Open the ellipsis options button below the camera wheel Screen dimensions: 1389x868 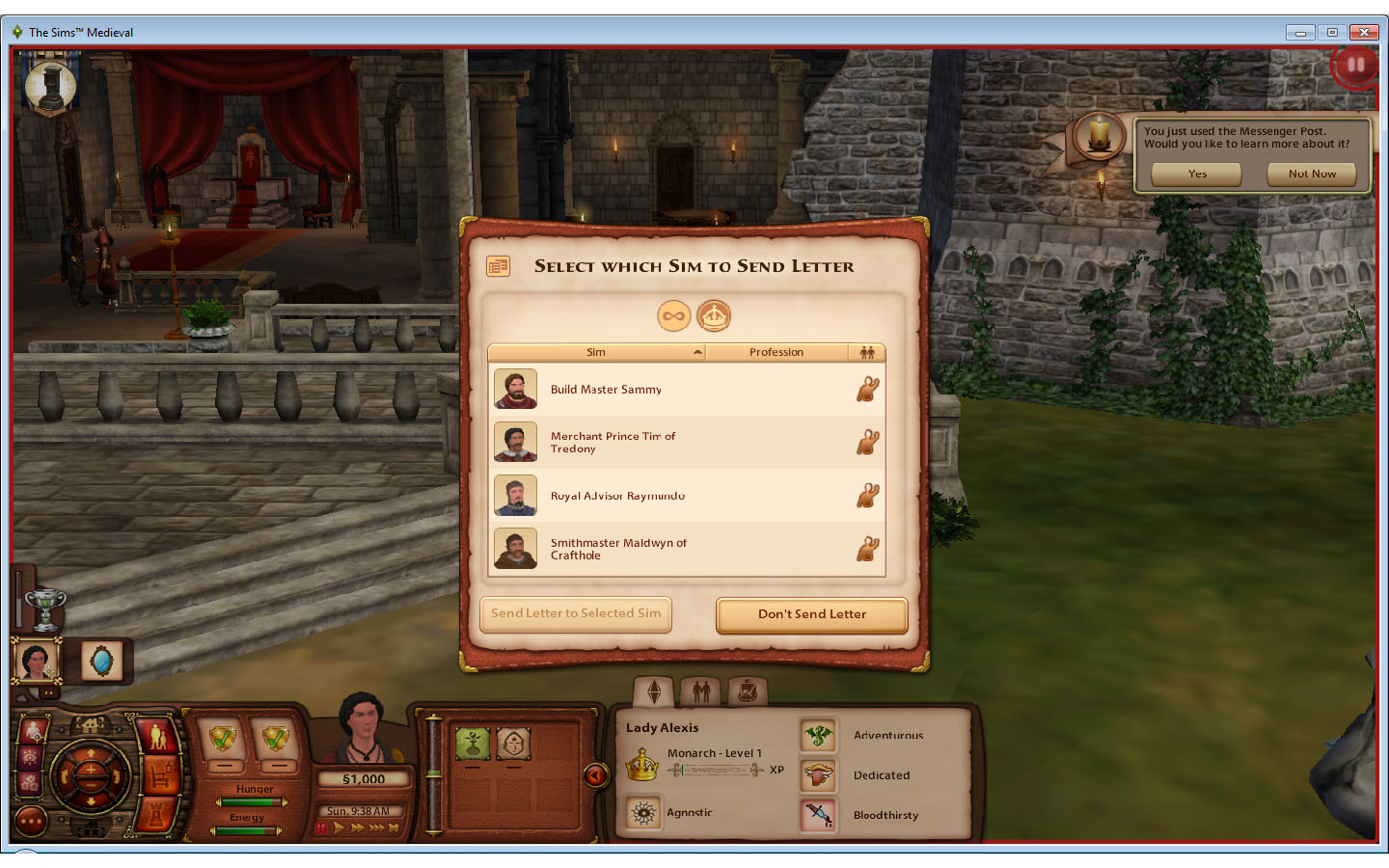pos(30,819)
